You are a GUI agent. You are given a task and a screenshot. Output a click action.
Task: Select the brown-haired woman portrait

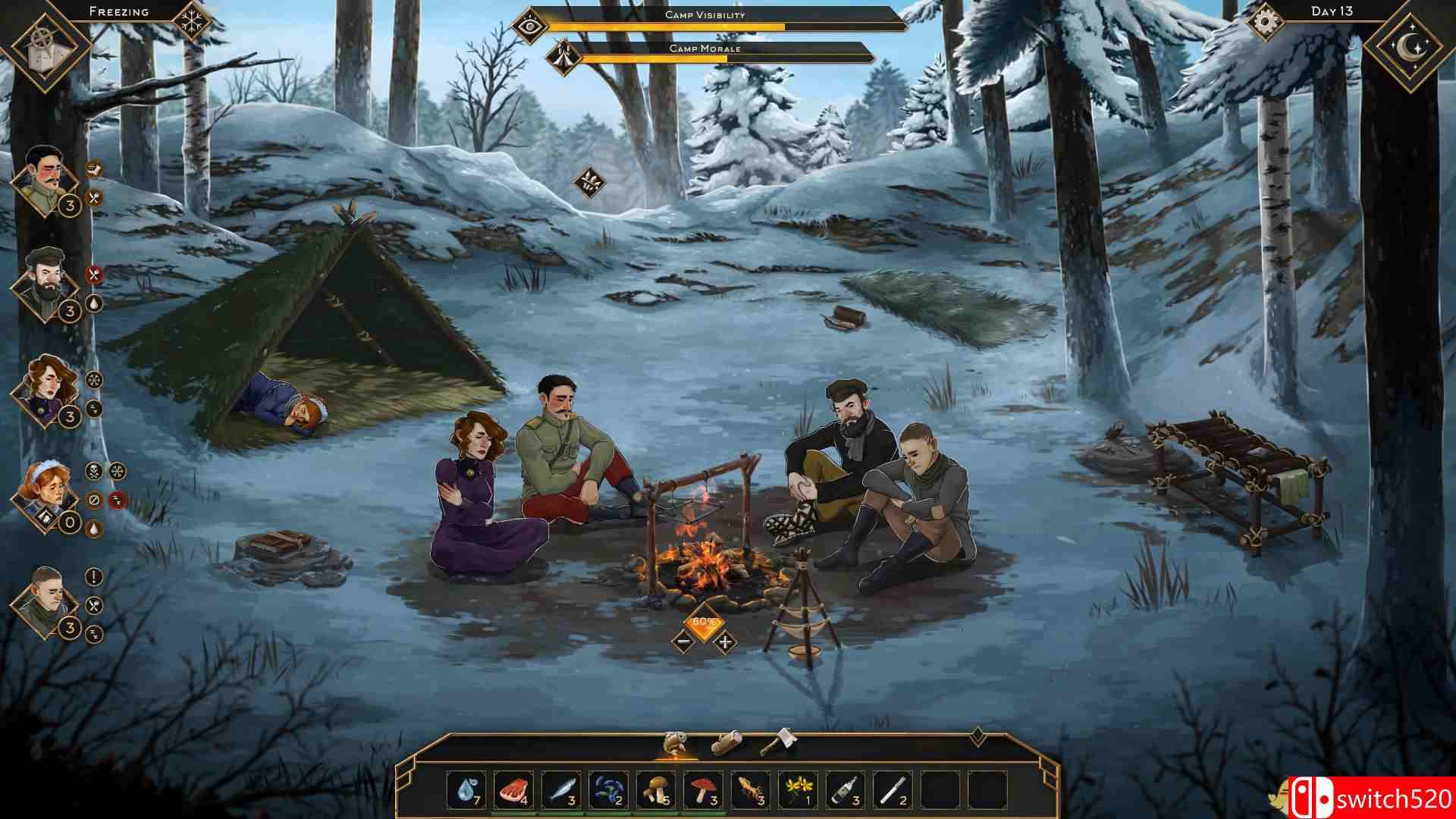45,388
